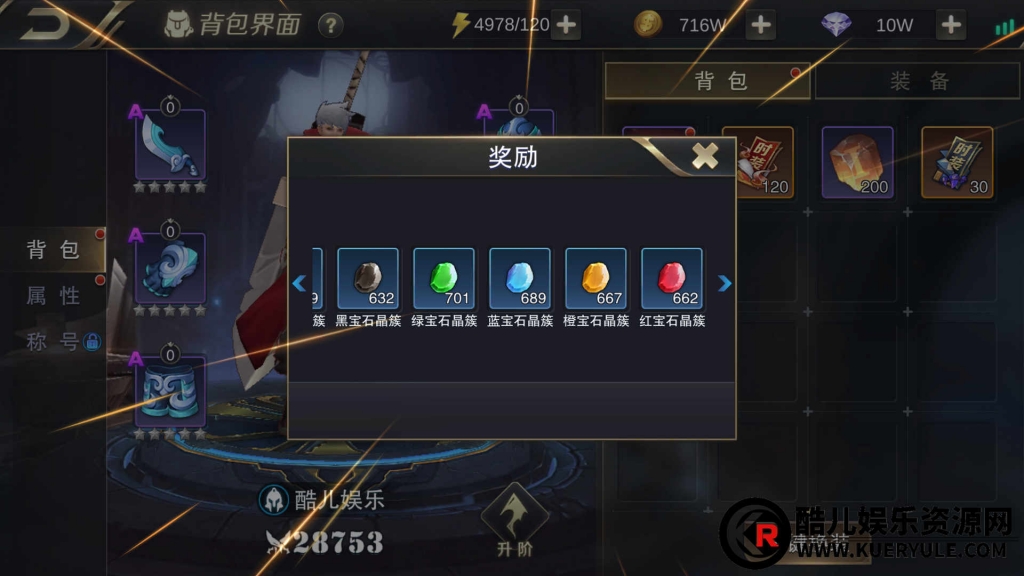Image resolution: width=1024 pixels, height=576 pixels.
Task: Show next rewards with right arrow
Action: (725, 284)
